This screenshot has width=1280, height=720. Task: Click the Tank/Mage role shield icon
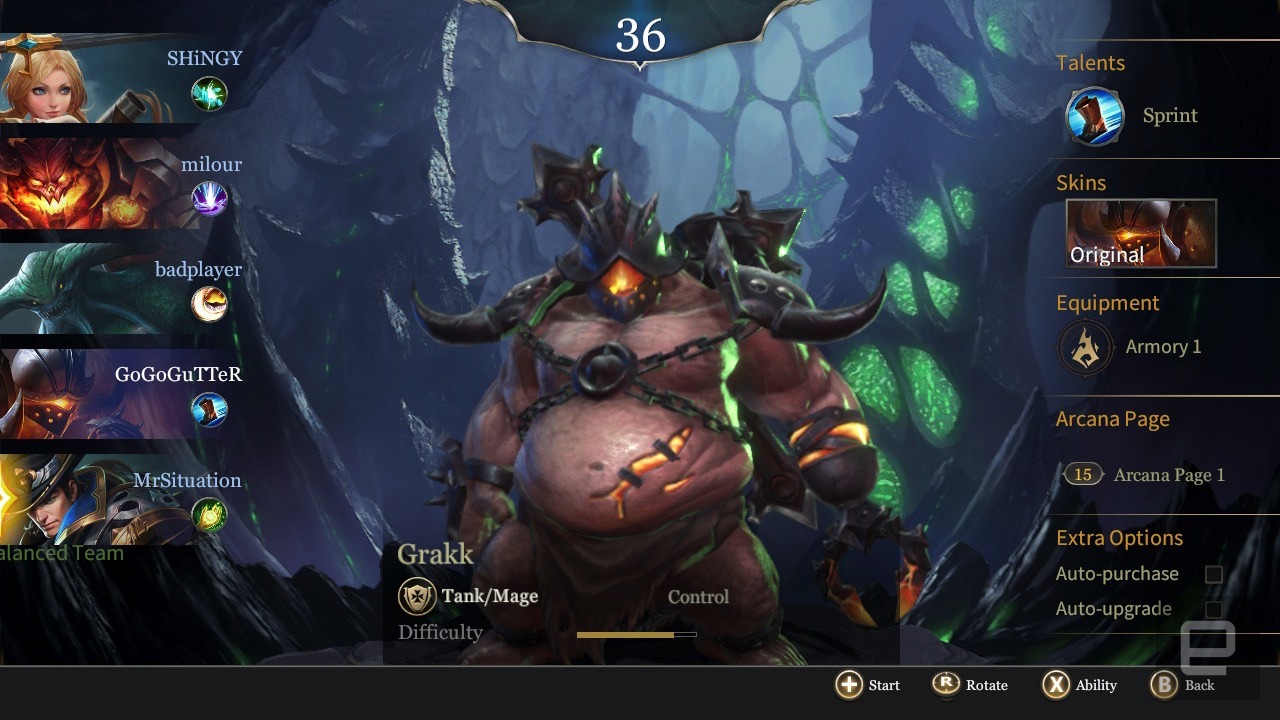click(x=417, y=597)
